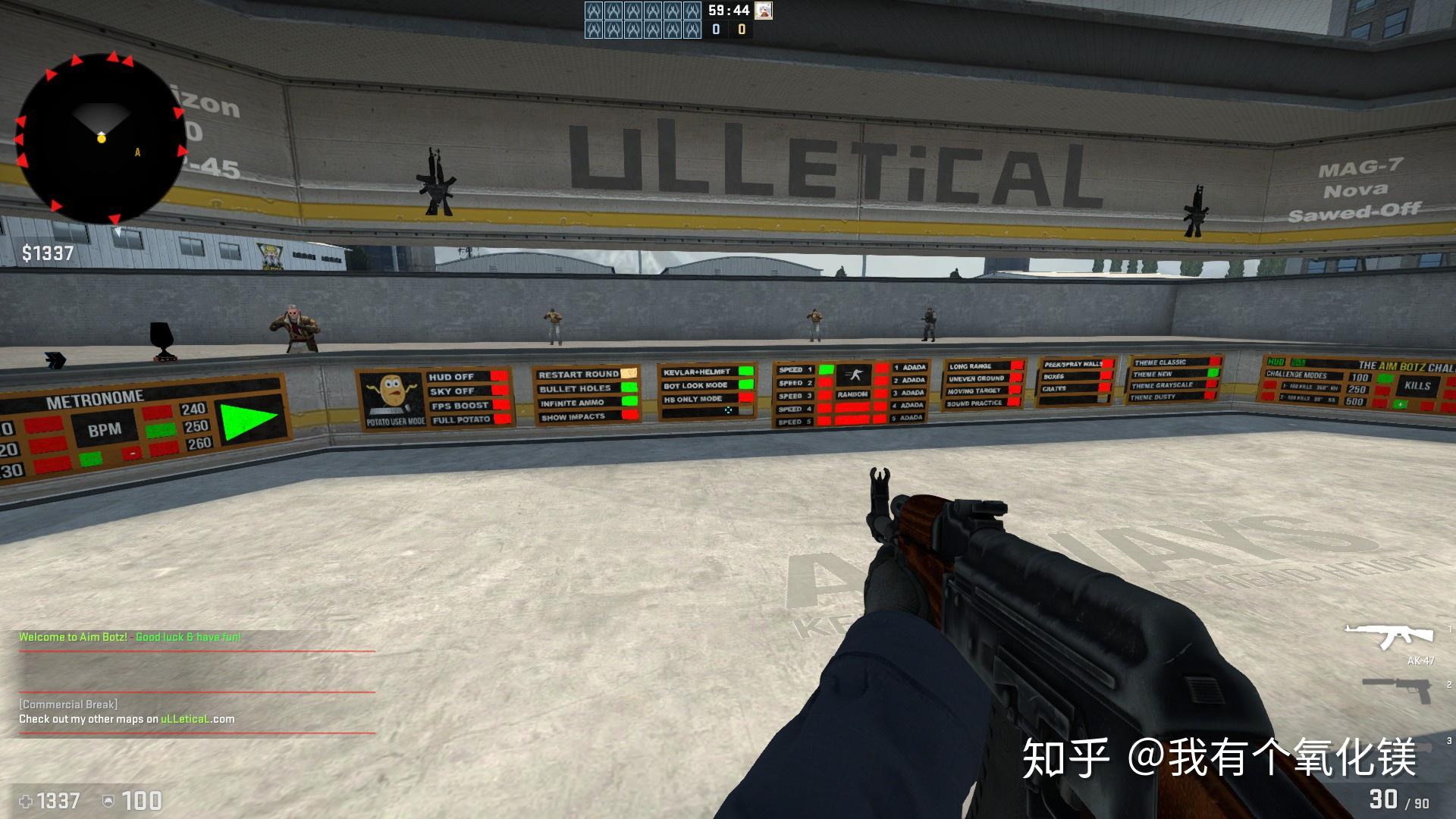Toggle INFINITE AMMO on

click(x=629, y=400)
